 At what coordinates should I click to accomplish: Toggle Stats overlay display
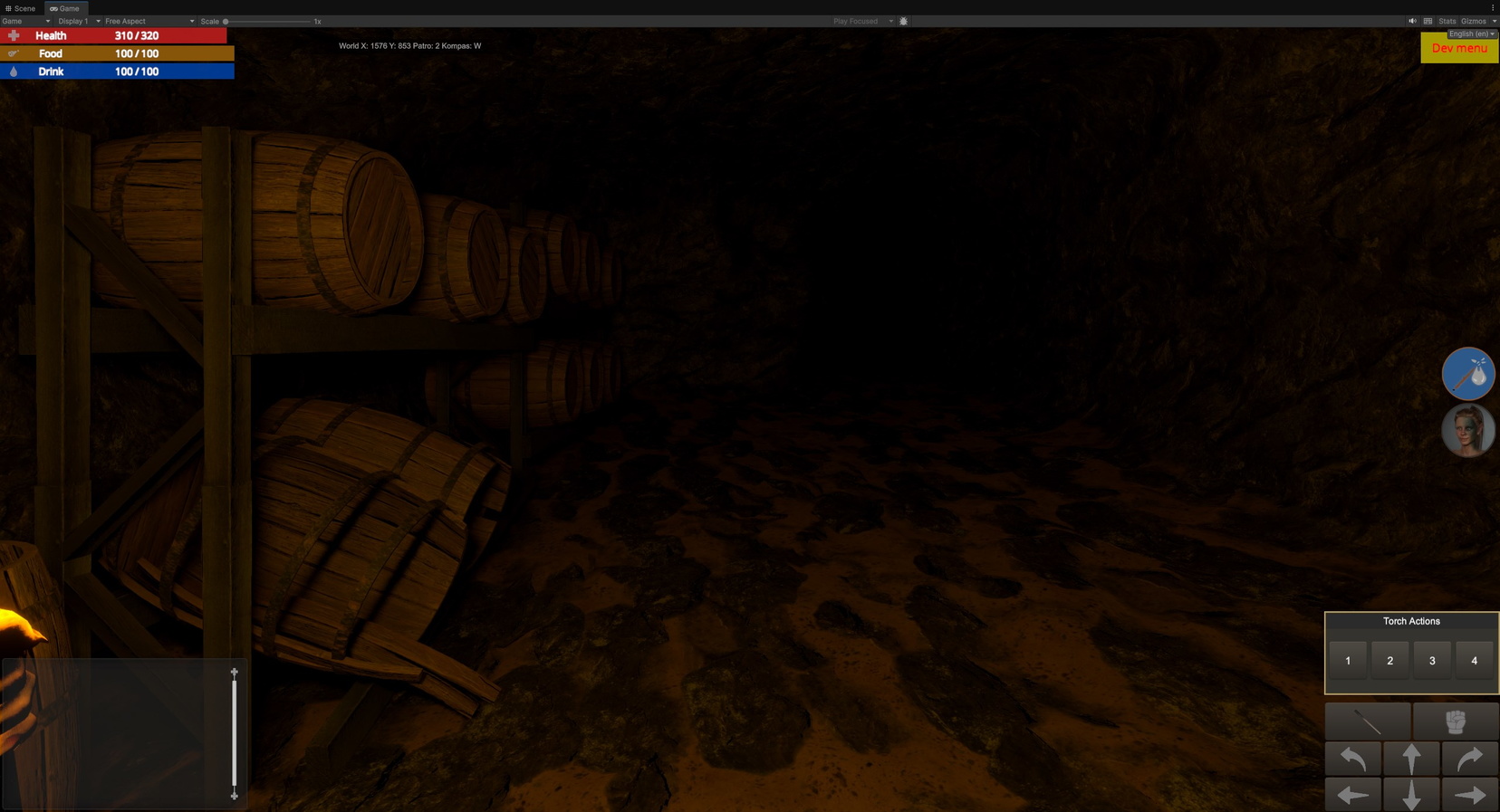click(1446, 21)
